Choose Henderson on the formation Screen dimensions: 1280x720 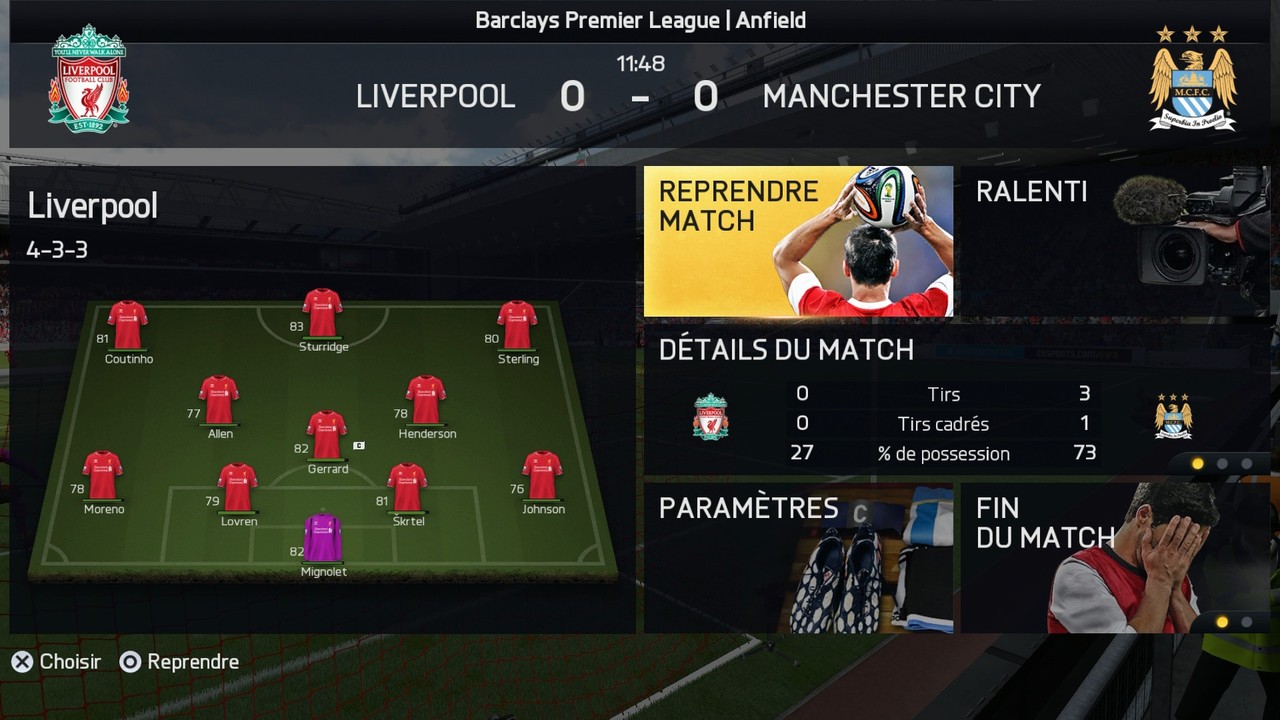[426, 400]
